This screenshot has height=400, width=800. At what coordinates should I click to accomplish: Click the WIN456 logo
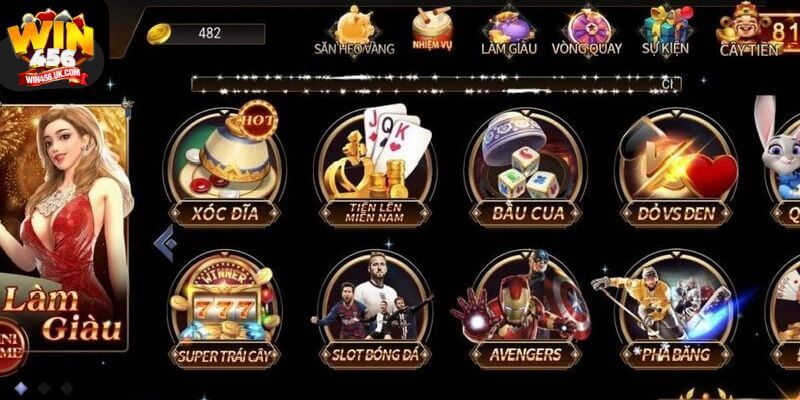(x=49, y=47)
